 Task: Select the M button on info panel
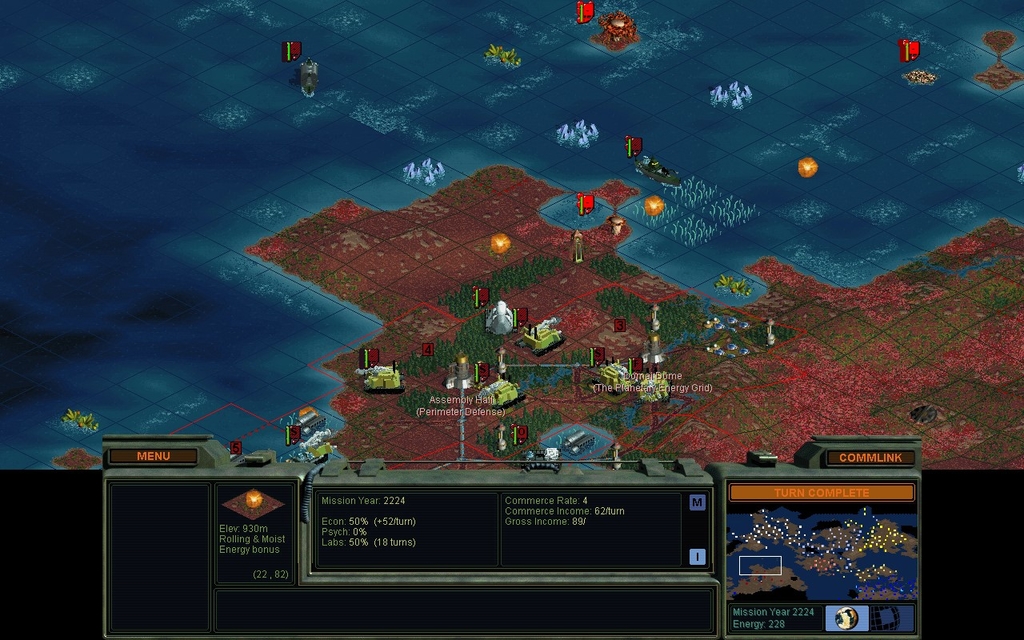click(x=697, y=503)
